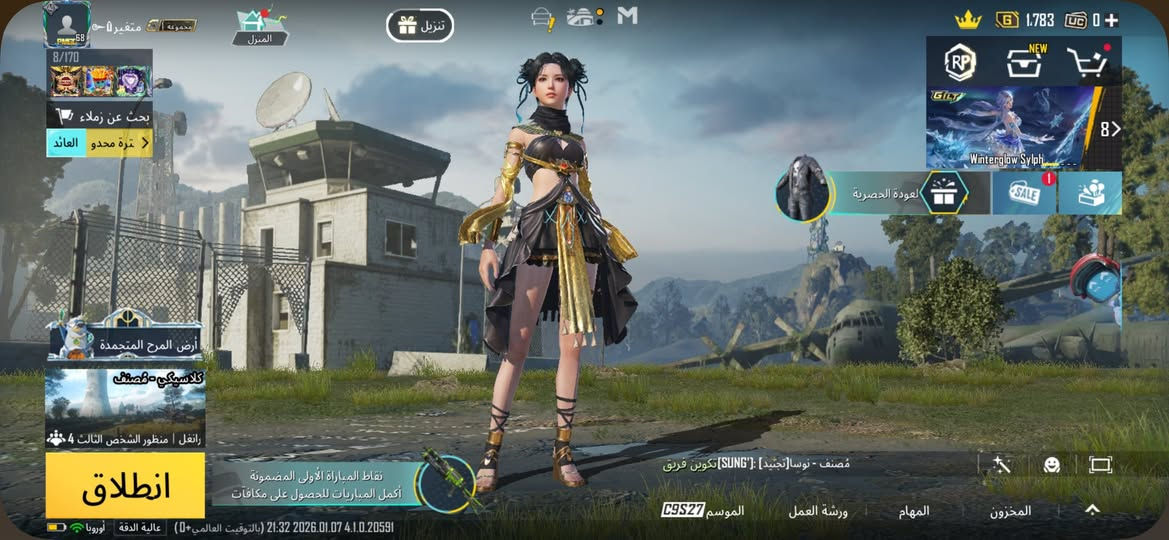
Task: Open the emote smiley face icon
Action: tap(1051, 465)
